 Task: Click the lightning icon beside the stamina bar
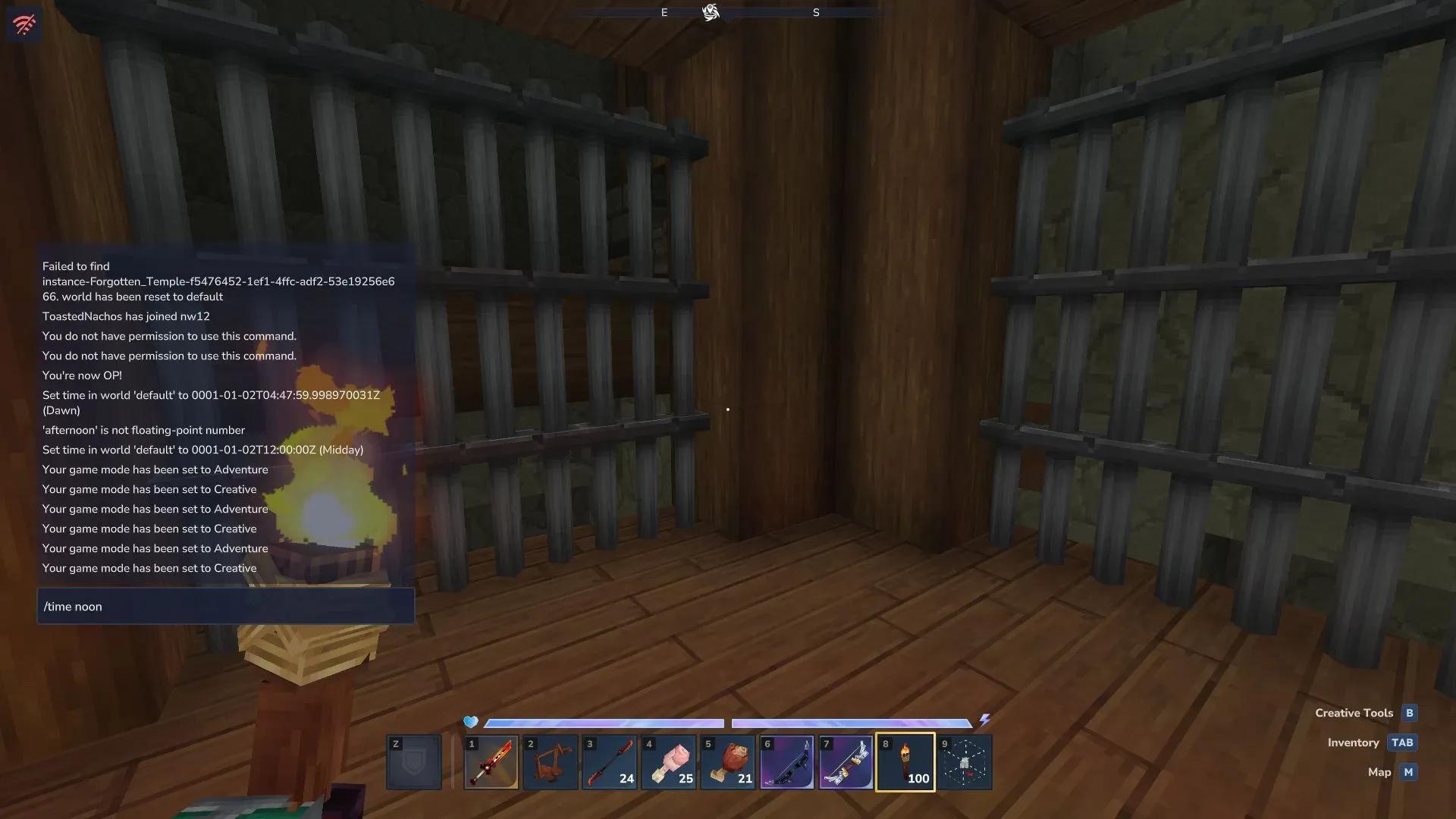pyautogui.click(x=986, y=720)
